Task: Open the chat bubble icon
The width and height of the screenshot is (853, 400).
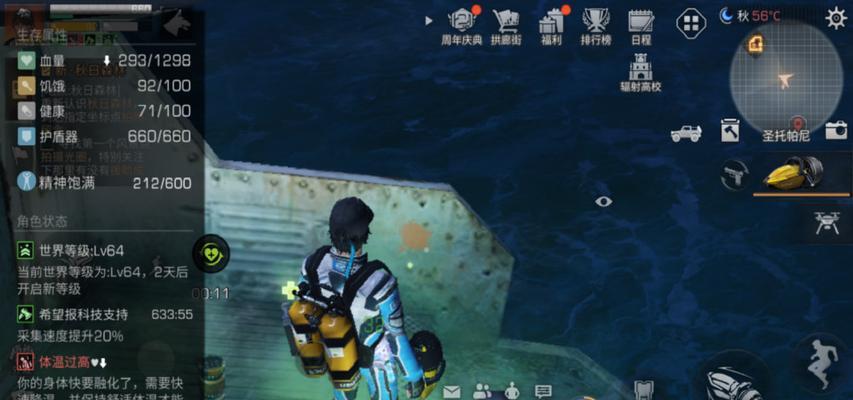Action: (x=543, y=390)
